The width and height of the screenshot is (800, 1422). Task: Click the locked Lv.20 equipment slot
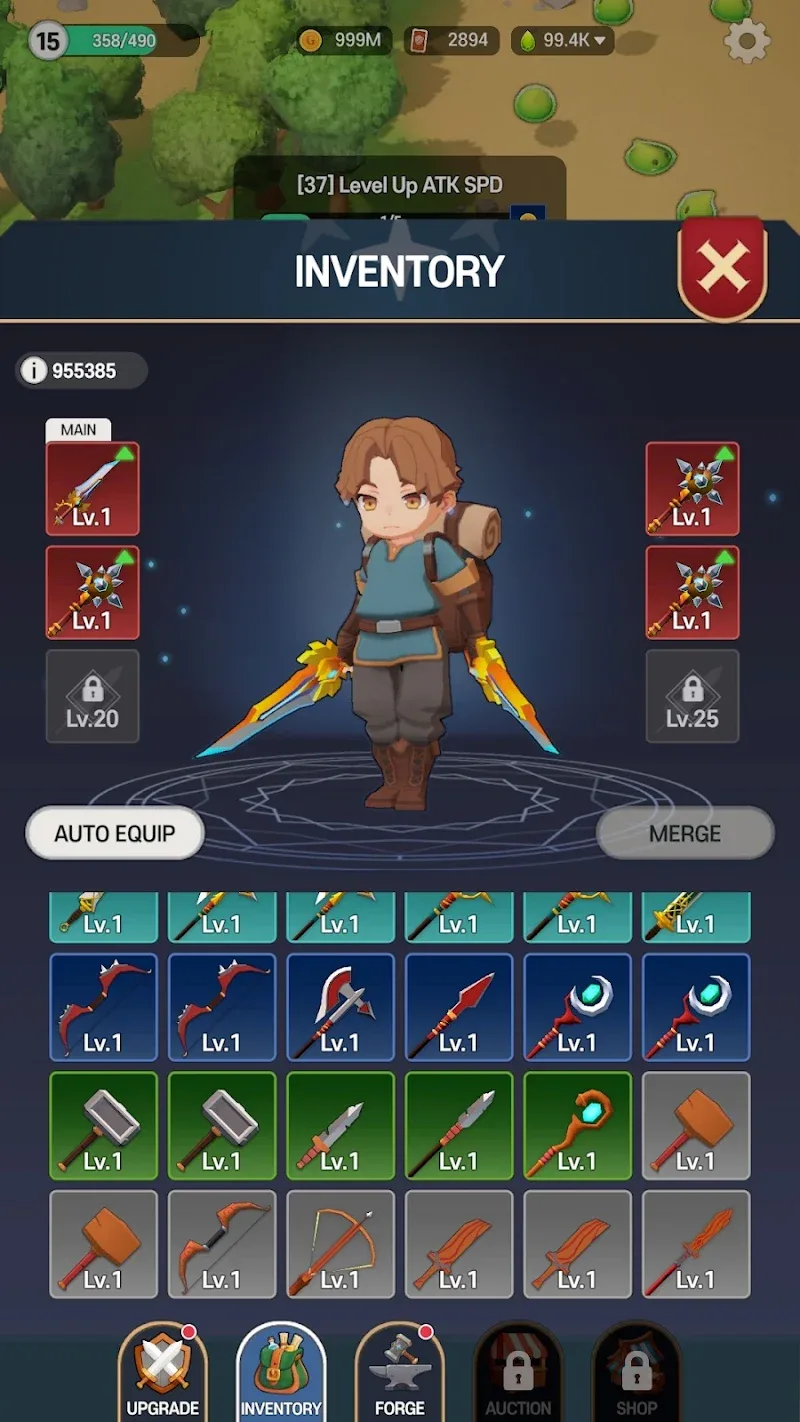92,696
